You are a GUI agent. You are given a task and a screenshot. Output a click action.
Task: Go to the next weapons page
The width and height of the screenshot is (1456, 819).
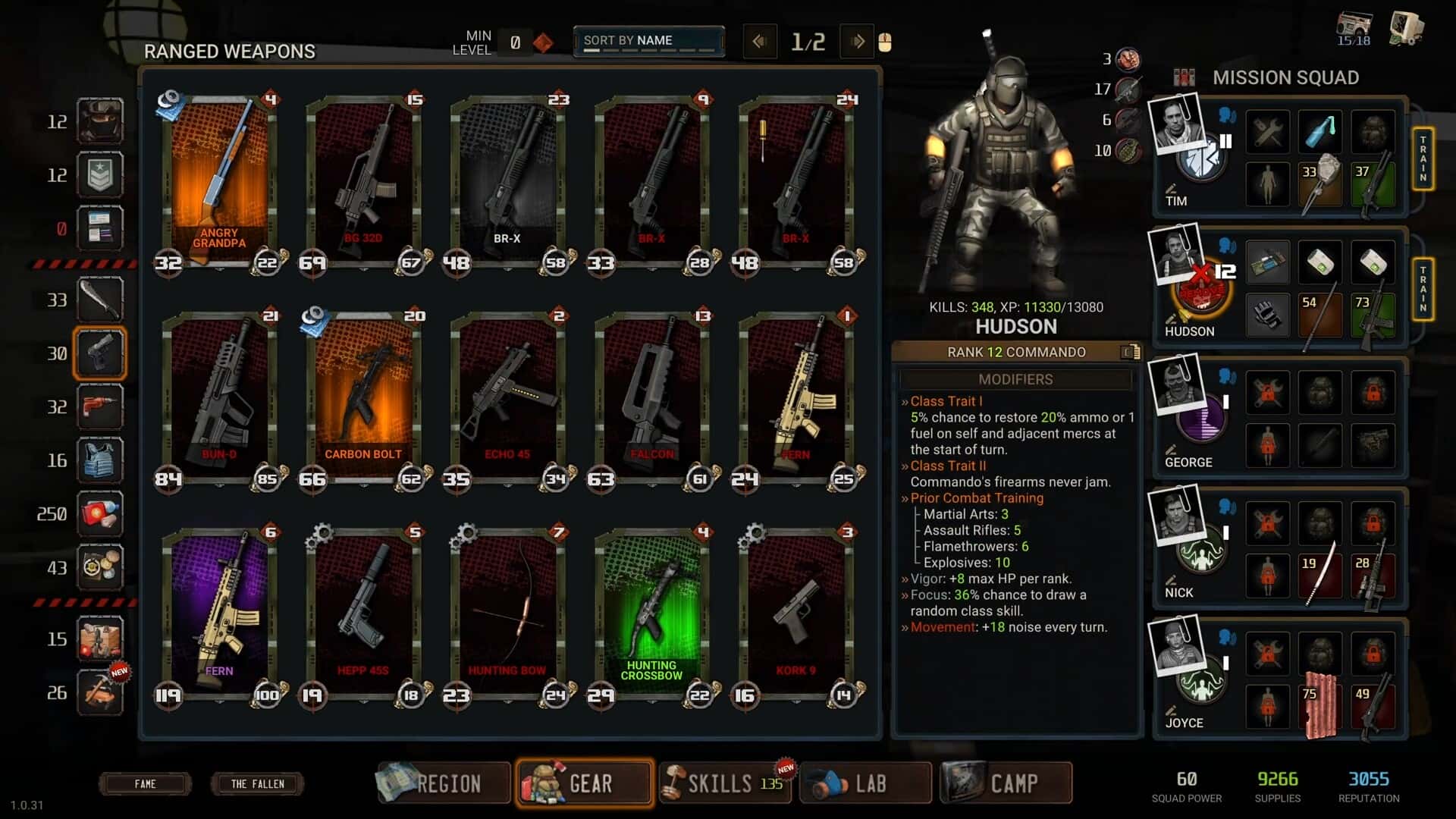pyautogui.click(x=858, y=42)
